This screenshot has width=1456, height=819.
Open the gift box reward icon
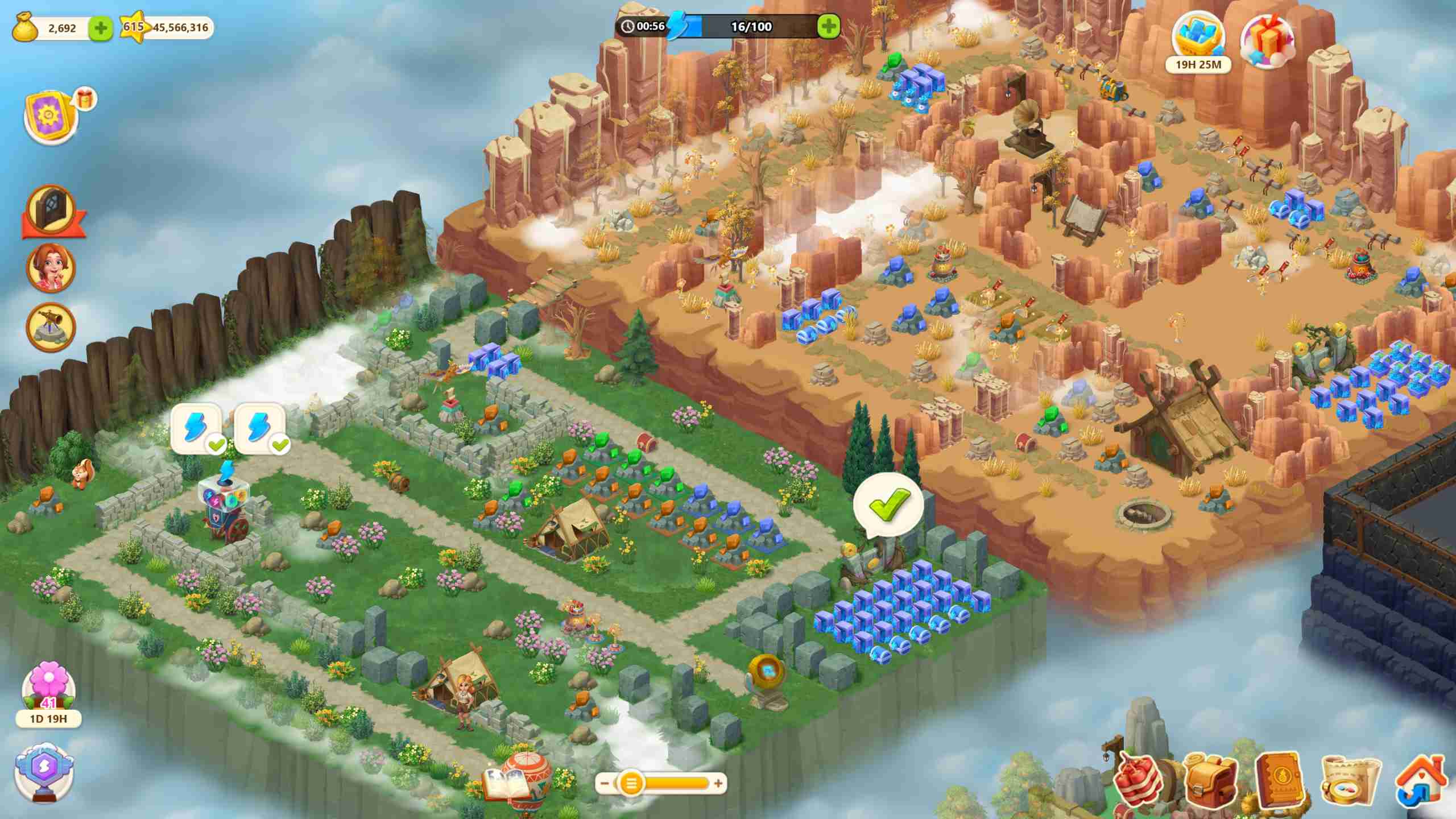tap(1267, 41)
